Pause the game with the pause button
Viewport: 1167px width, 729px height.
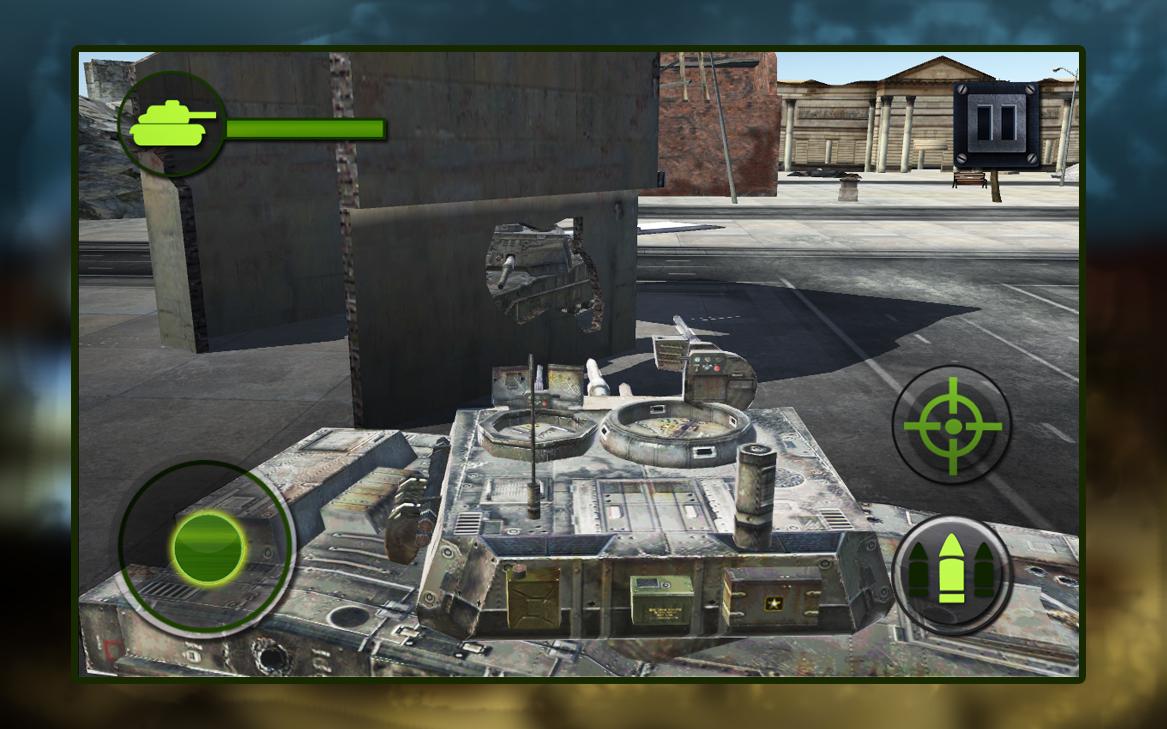click(x=995, y=123)
